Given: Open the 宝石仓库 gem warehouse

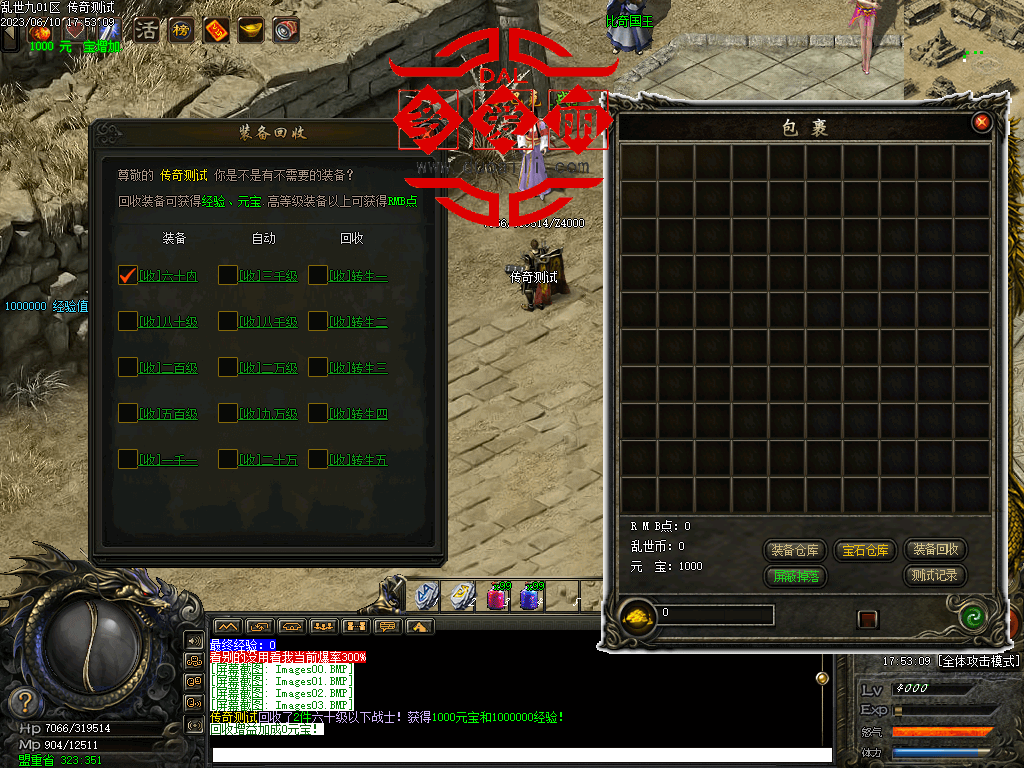Looking at the screenshot, I should pyautogui.click(x=864, y=550).
